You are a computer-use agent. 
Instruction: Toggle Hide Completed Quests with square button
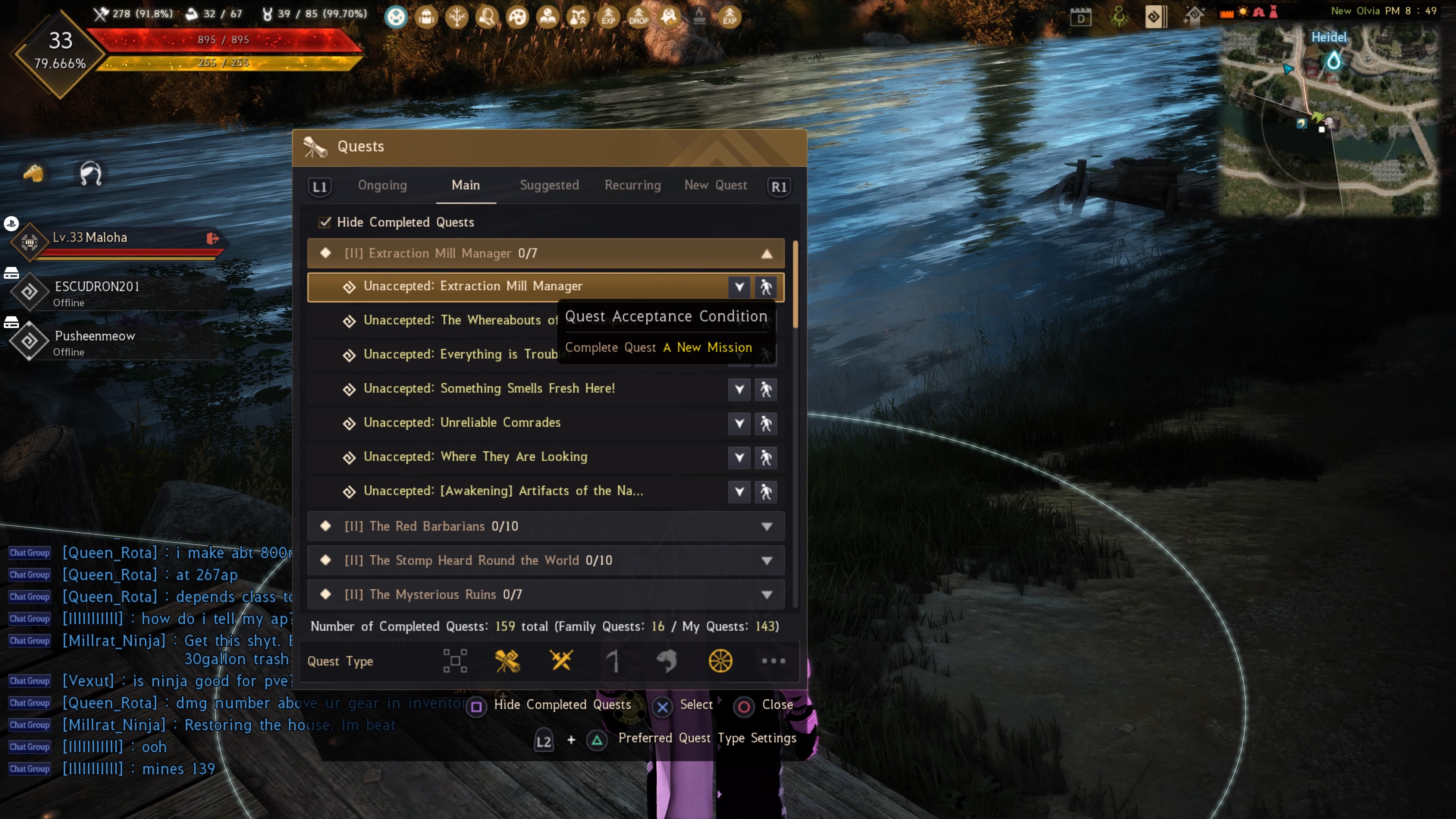point(477,706)
